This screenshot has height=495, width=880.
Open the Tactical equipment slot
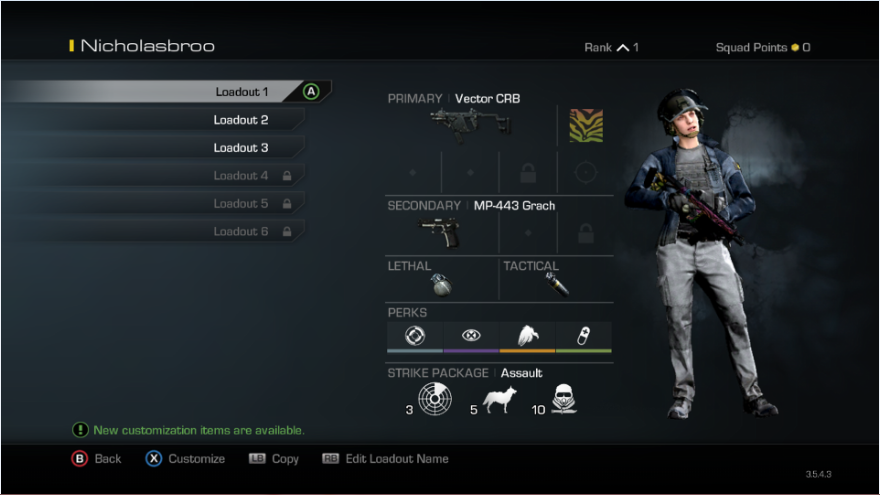557,284
